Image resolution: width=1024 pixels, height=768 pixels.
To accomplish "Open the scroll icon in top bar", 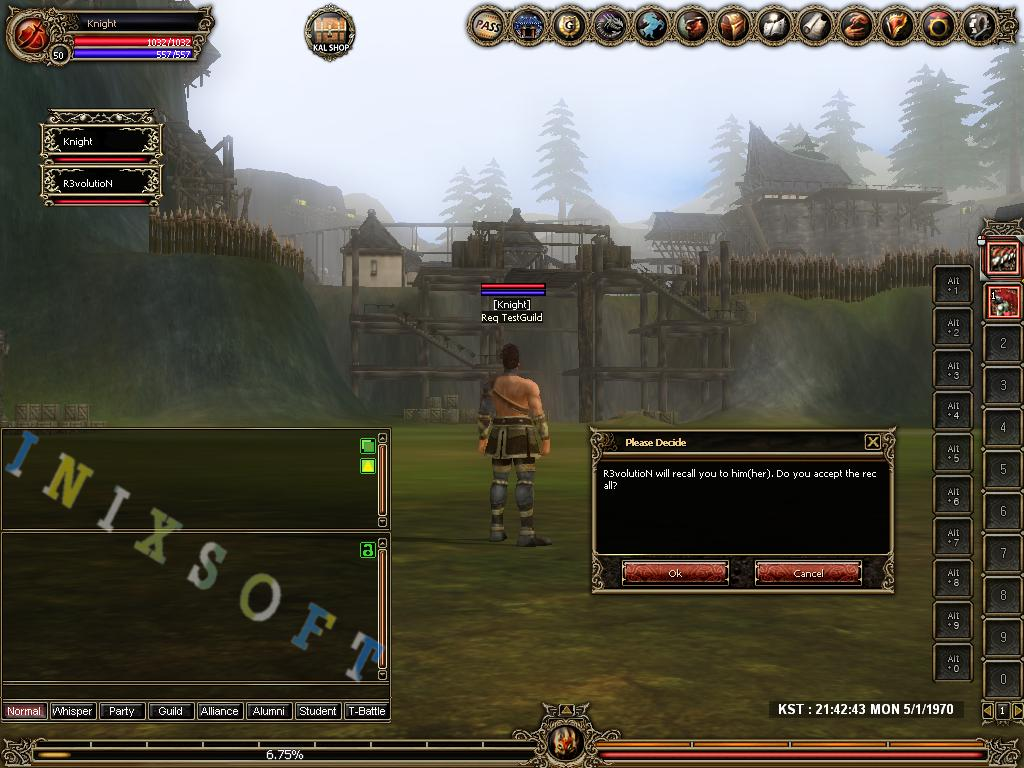I will tap(815, 25).
